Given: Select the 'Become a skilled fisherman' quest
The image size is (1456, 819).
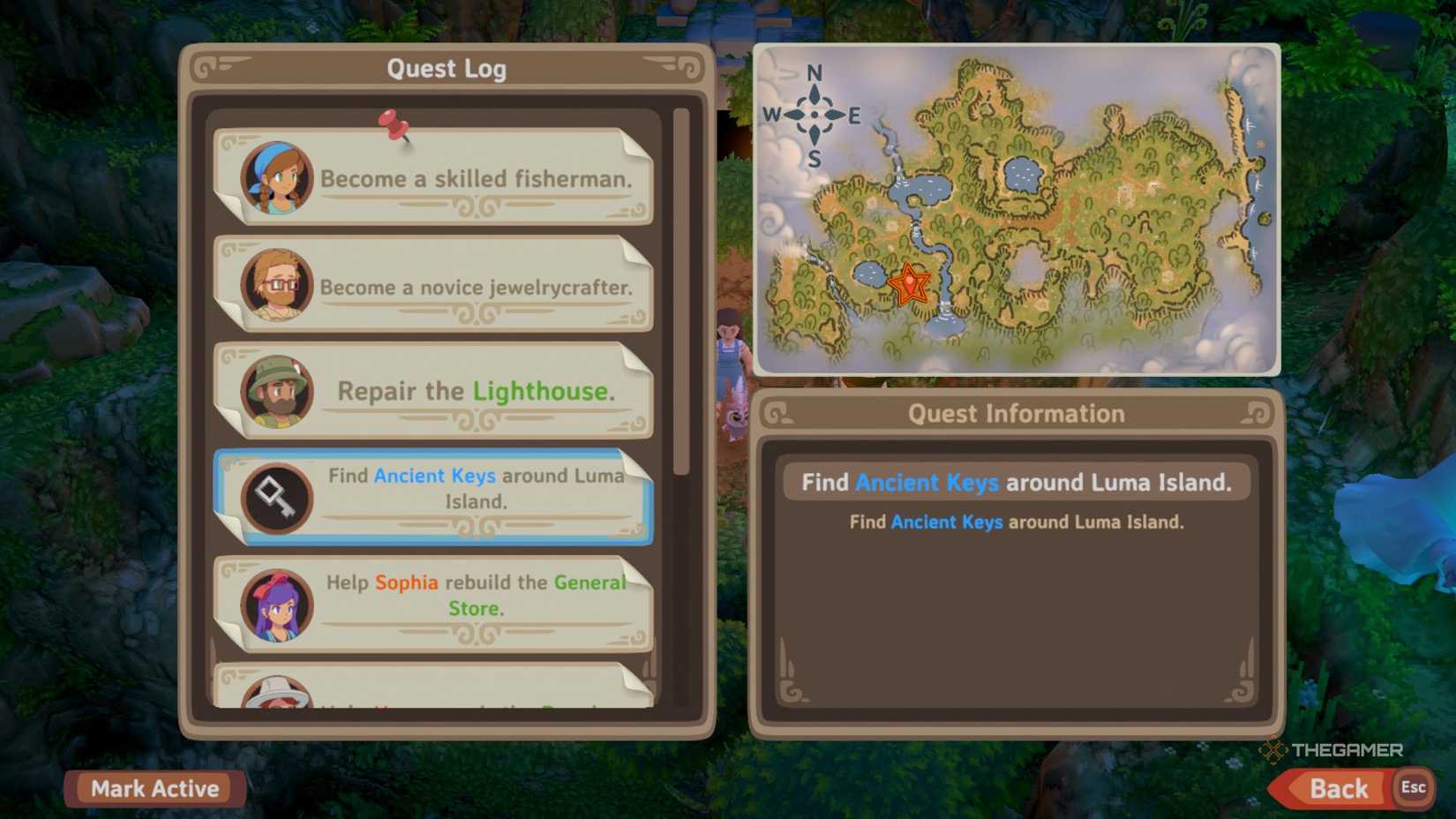Looking at the screenshot, I should pos(477,177).
